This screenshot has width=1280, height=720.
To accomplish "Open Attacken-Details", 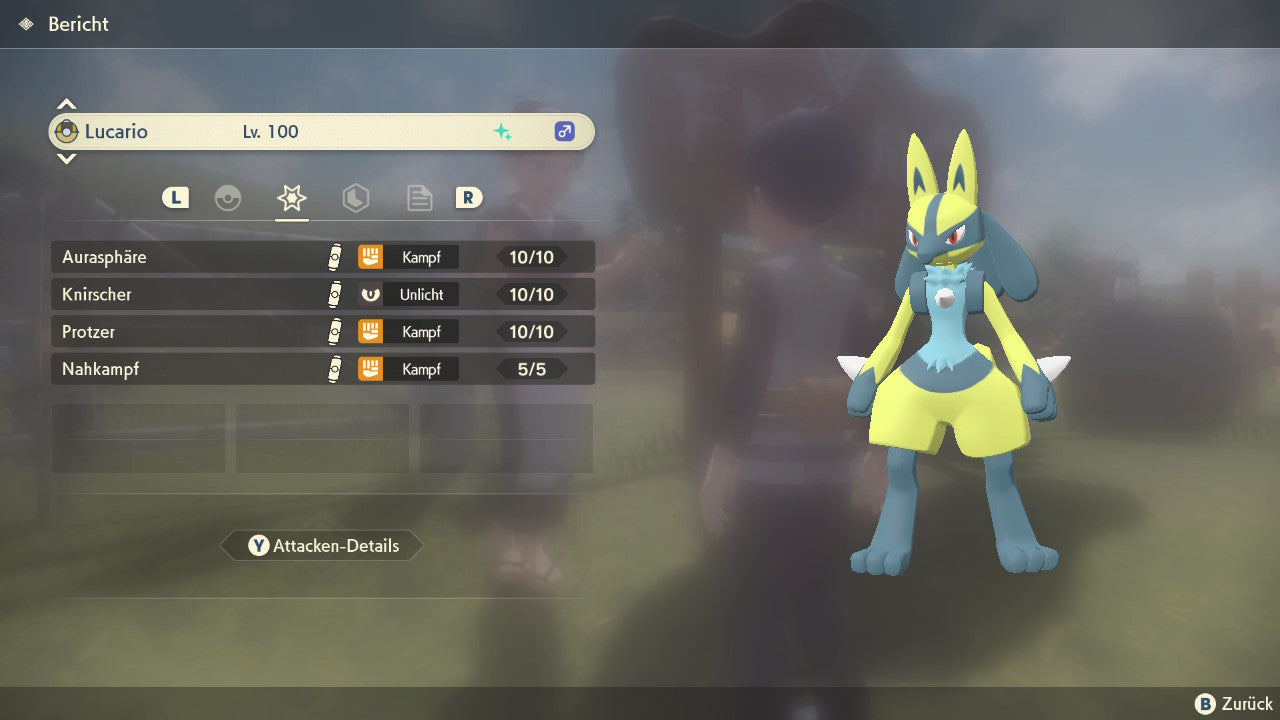I will (323, 546).
